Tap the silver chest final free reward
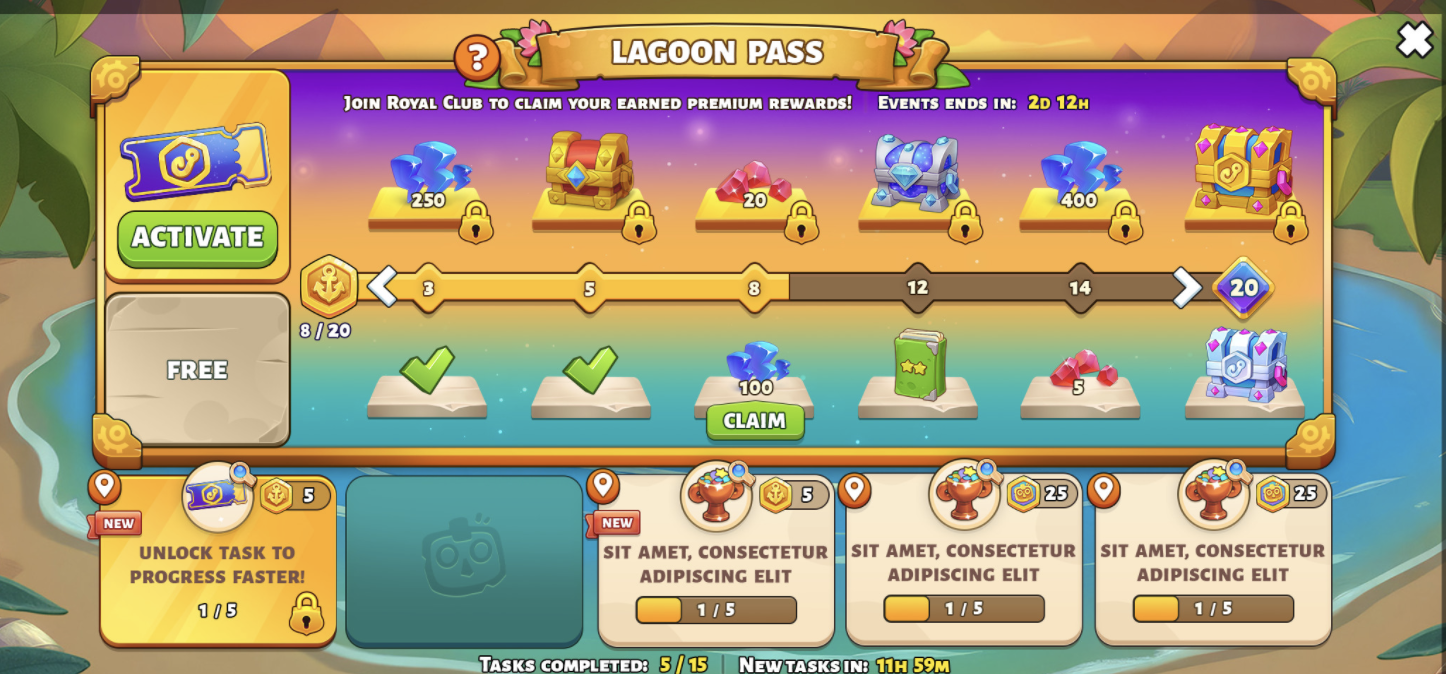Image resolution: width=1446 pixels, height=674 pixels. pos(1245,367)
